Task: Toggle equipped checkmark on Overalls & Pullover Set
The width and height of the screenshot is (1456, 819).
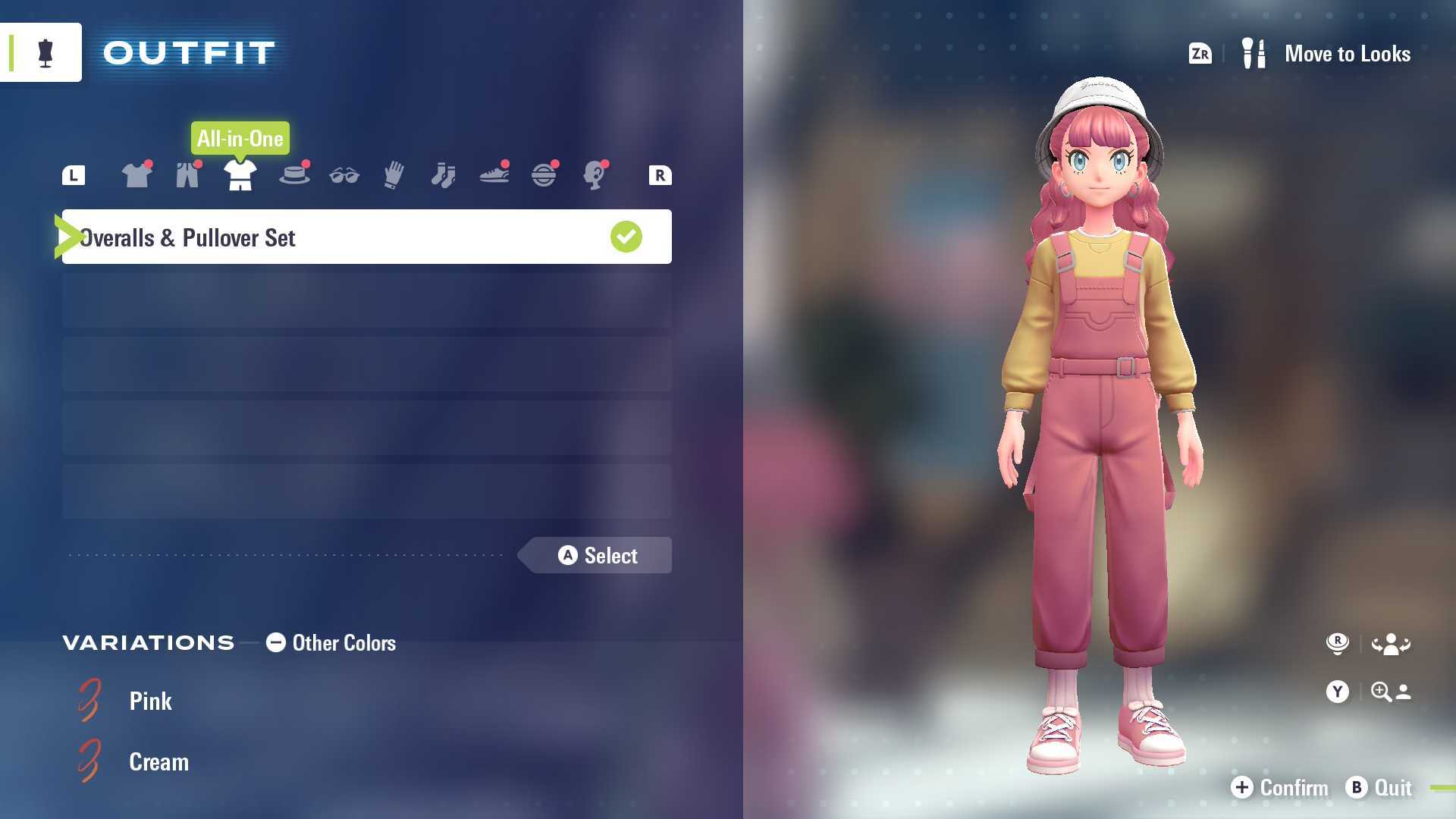Action: click(625, 237)
